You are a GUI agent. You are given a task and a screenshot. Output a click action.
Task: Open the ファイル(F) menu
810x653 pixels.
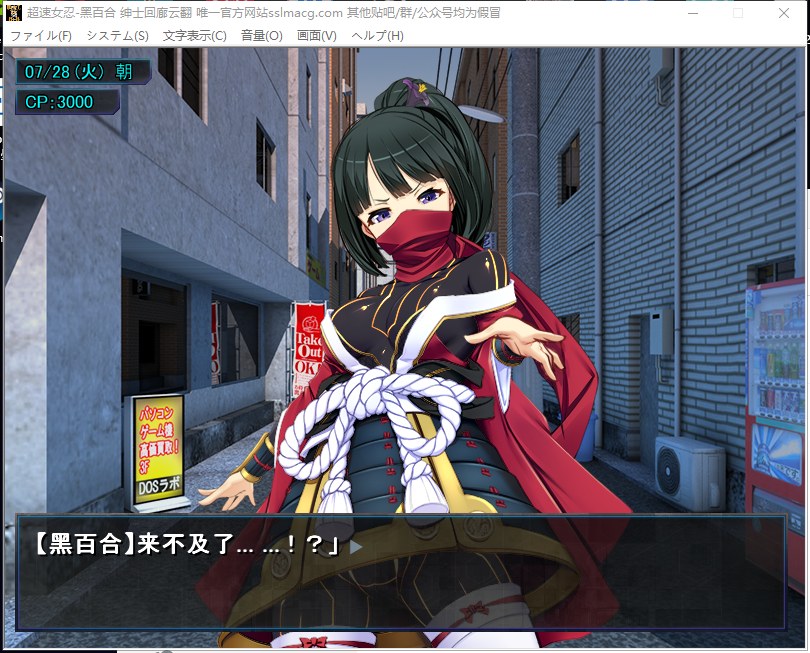pos(41,35)
